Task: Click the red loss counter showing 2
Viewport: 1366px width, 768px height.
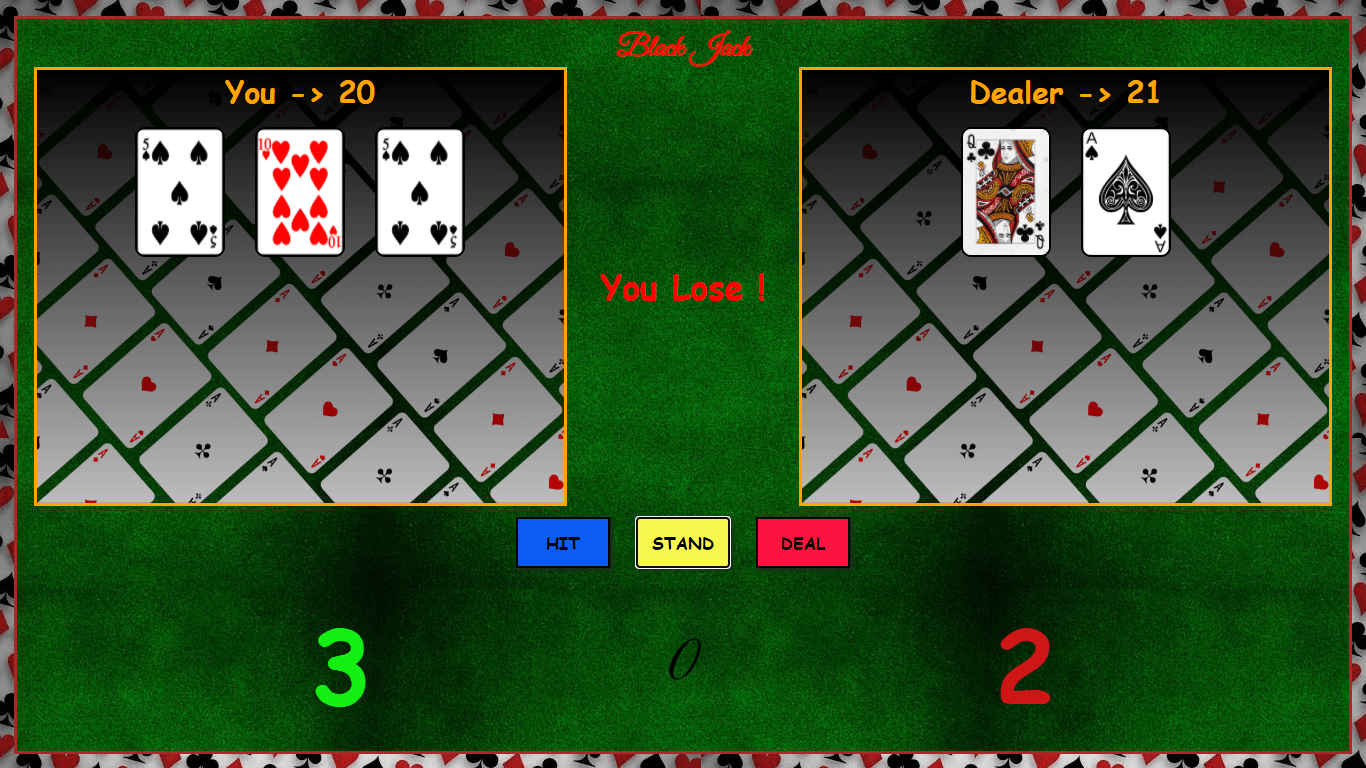Action: tap(1024, 665)
